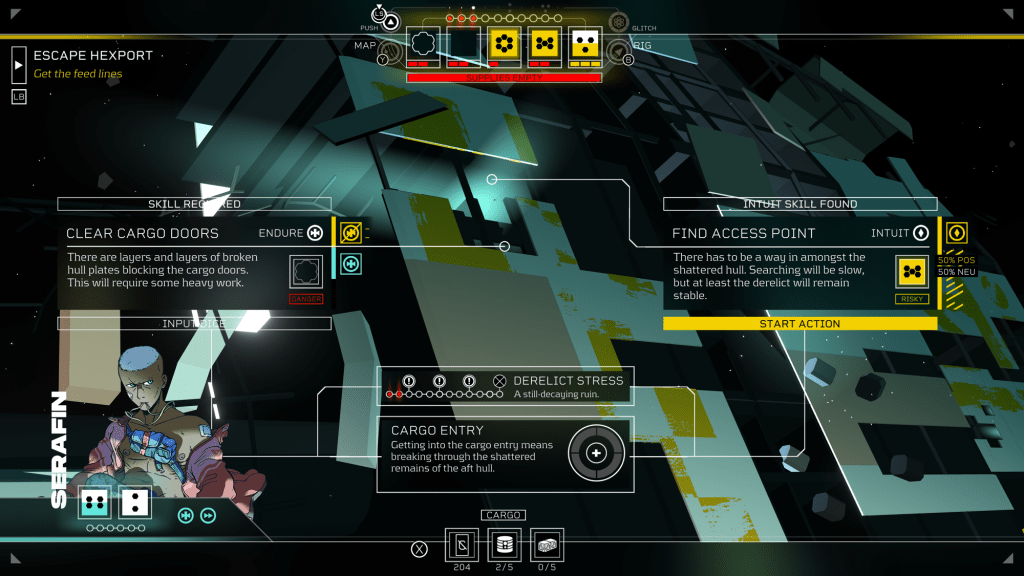
Task: Pick the three-pip white and yellow die
Action: pyautogui.click(x=585, y=43)
